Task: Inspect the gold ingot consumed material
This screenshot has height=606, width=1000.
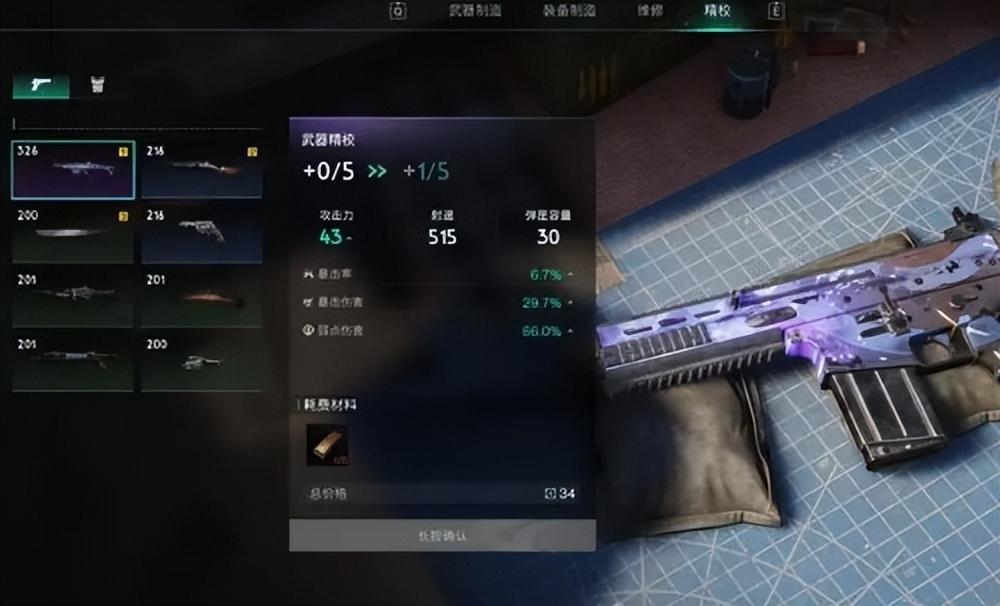Action: click(327, 445)
